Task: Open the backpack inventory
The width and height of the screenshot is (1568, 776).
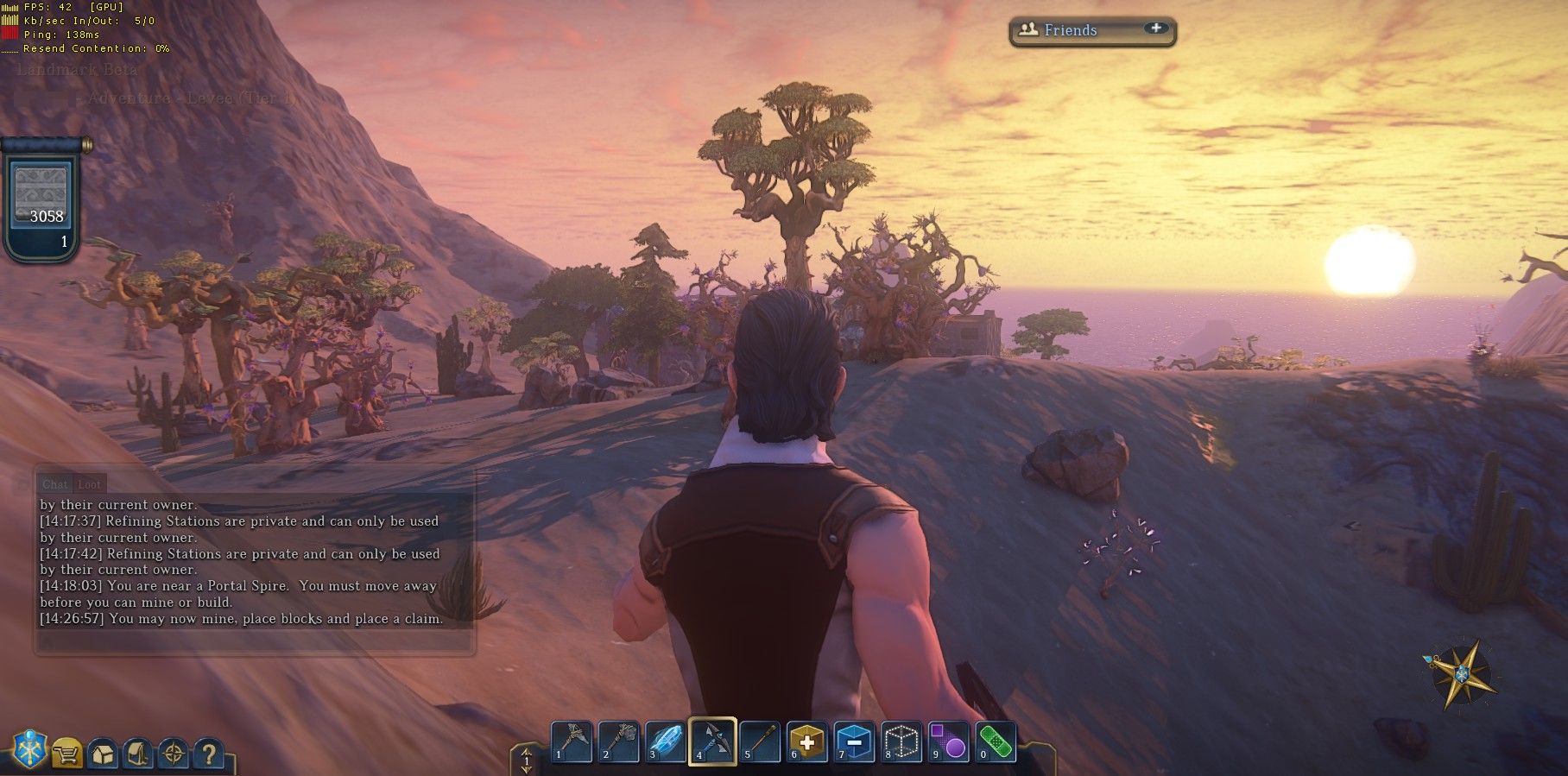Action: pyautogui.click(x=138, y=754)
